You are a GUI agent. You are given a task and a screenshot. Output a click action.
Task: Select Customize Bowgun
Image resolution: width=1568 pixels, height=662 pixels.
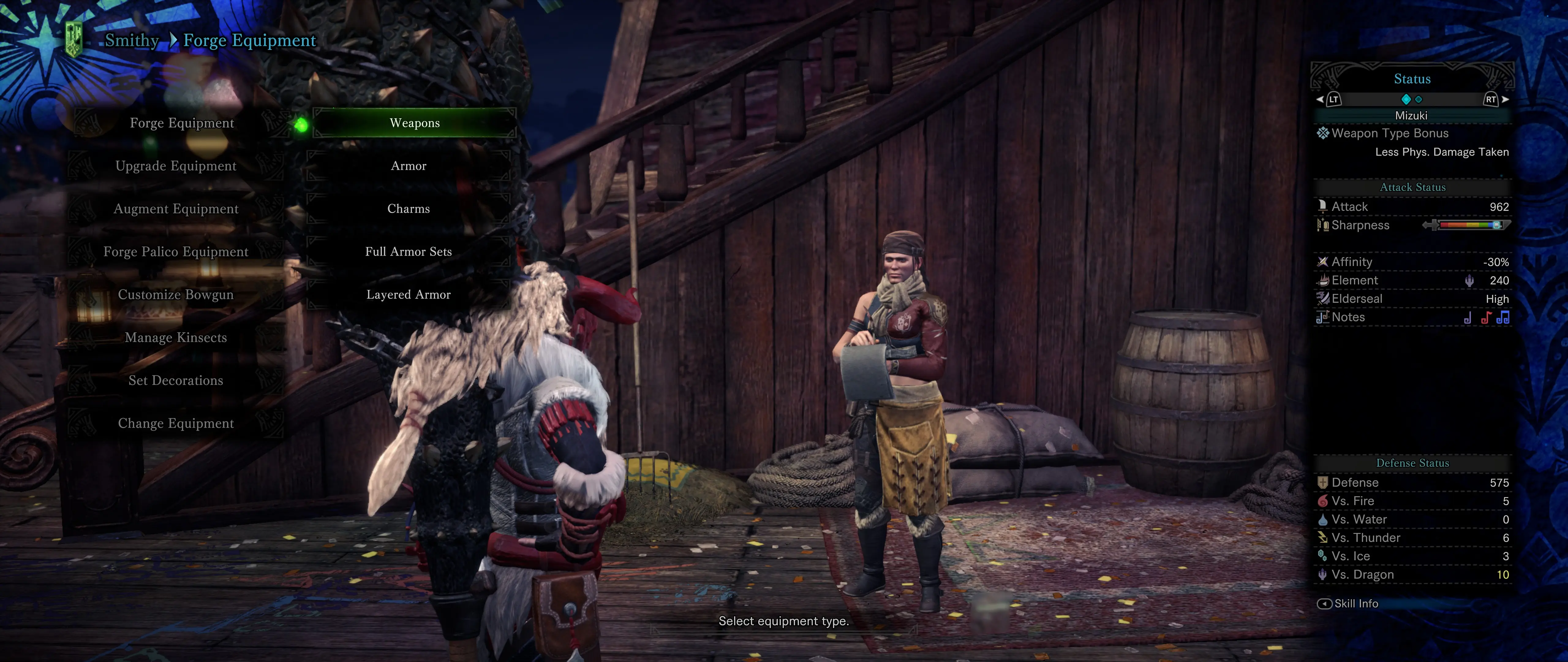click(x=175, y=295)
